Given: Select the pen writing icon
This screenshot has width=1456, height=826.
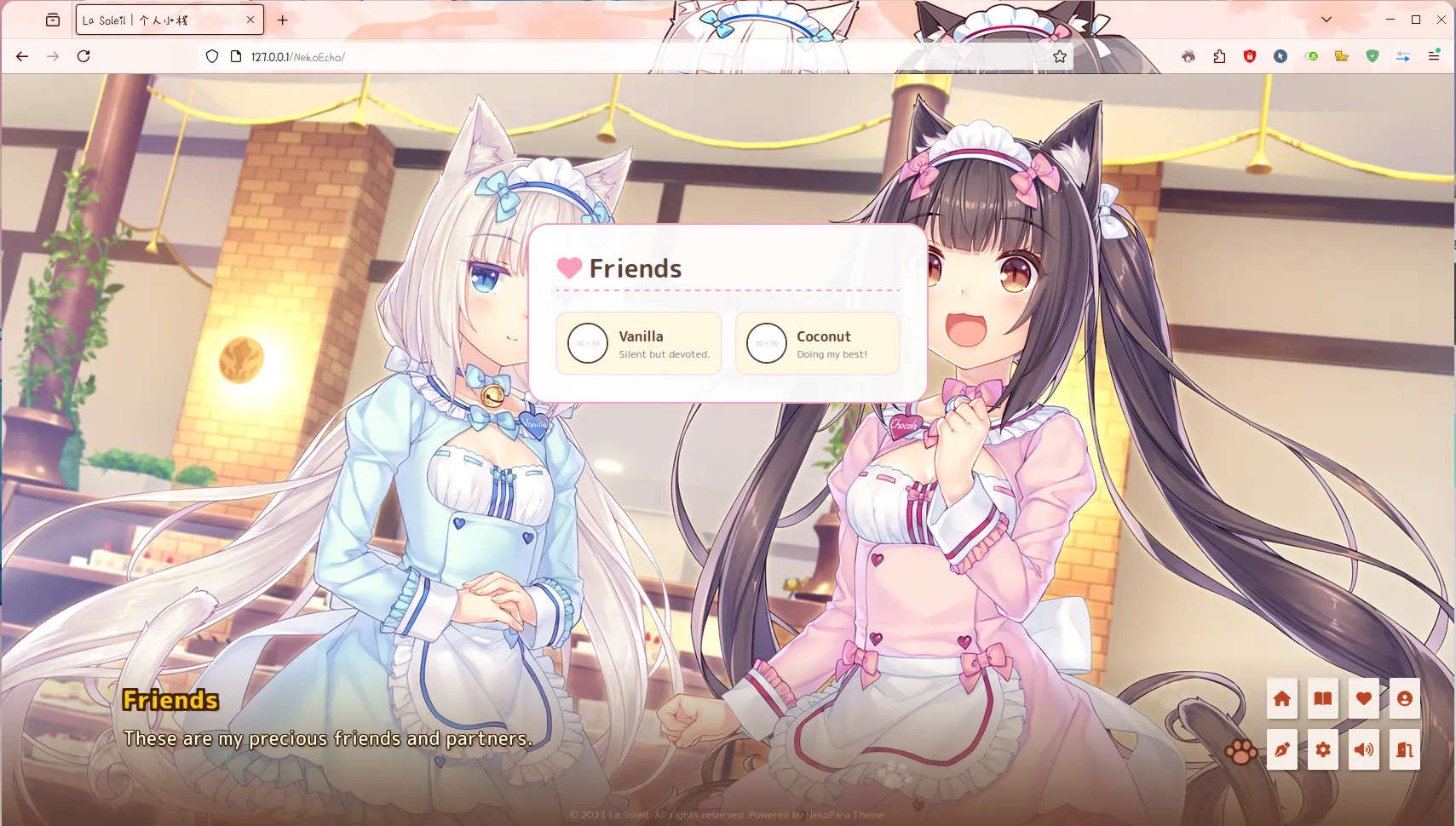Looking at the screenshot, I should (x=1283, y=749).
